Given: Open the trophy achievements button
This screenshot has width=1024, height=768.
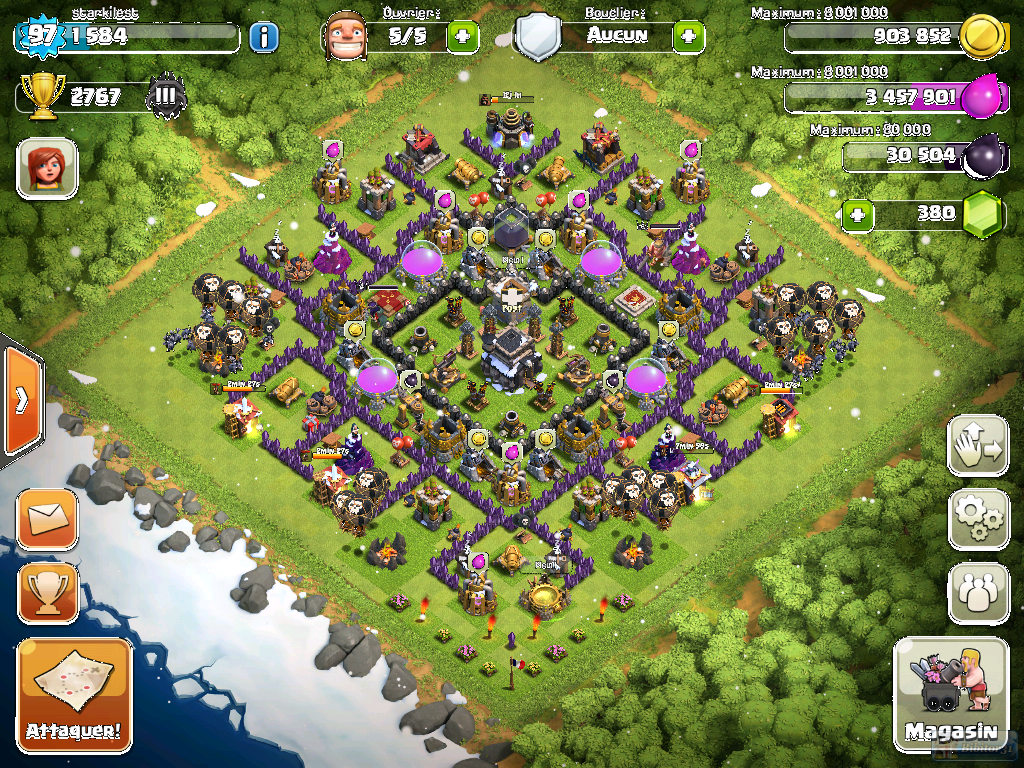Looking at the screenshot, I should (47, 592).
